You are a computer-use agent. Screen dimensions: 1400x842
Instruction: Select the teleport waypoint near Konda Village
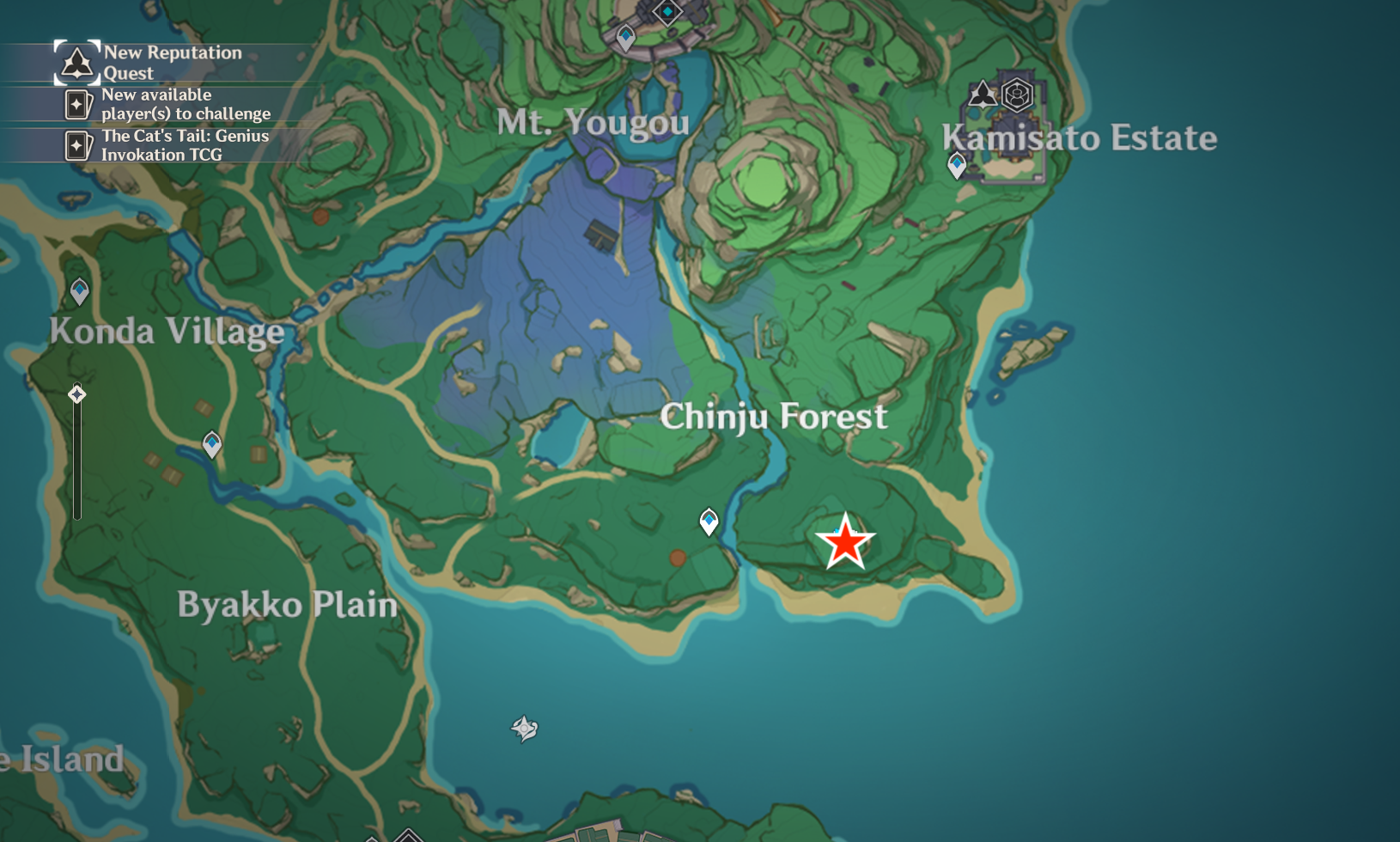pyautogui.click(x=78, y=291)
